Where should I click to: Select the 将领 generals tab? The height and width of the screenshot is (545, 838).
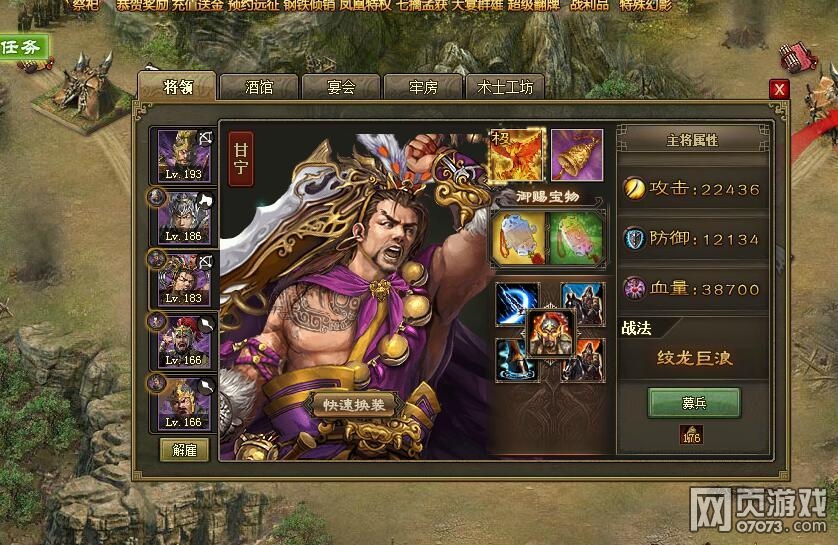(177, 86)
